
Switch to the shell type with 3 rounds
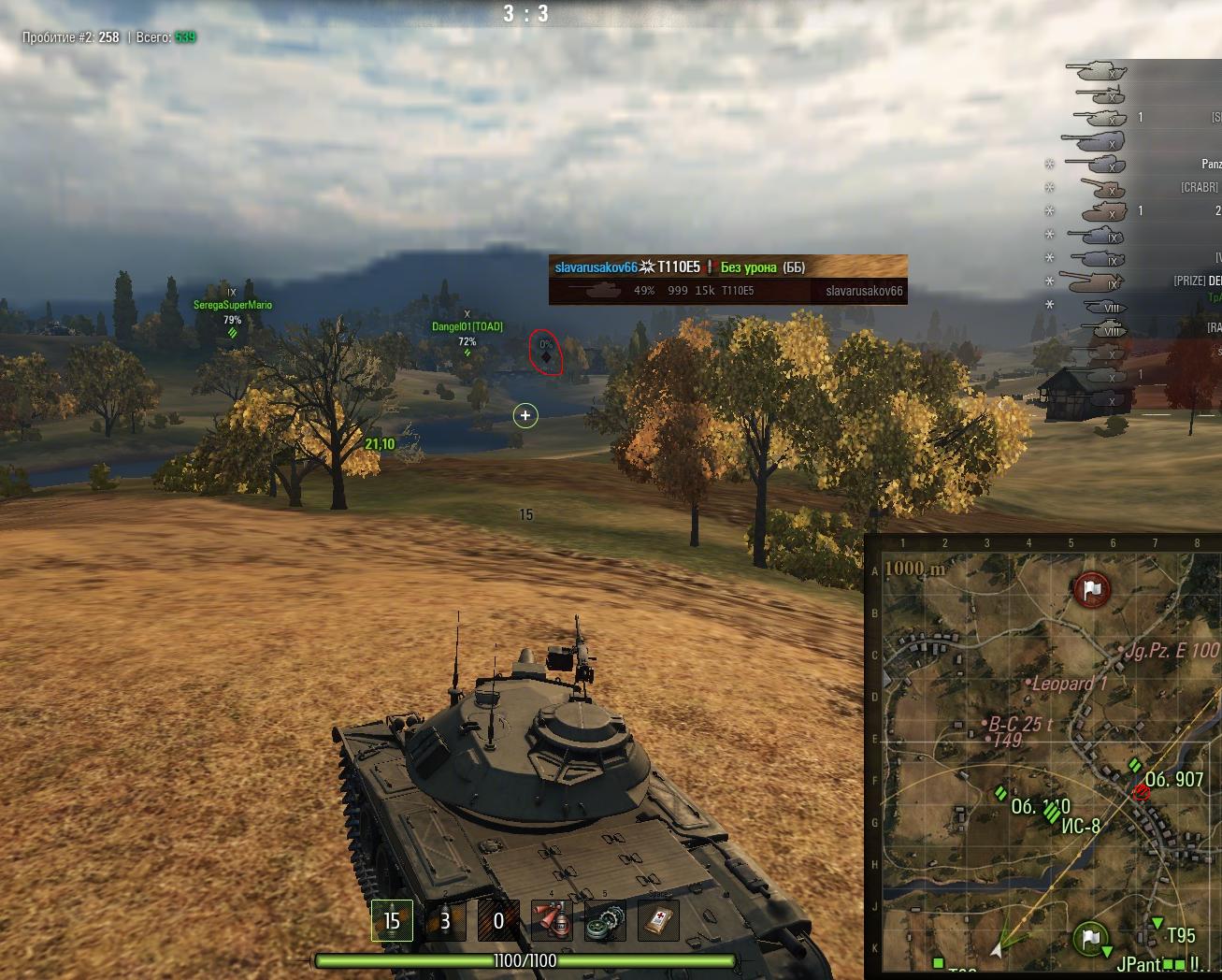pyautogui.click(x=444, y=921)
